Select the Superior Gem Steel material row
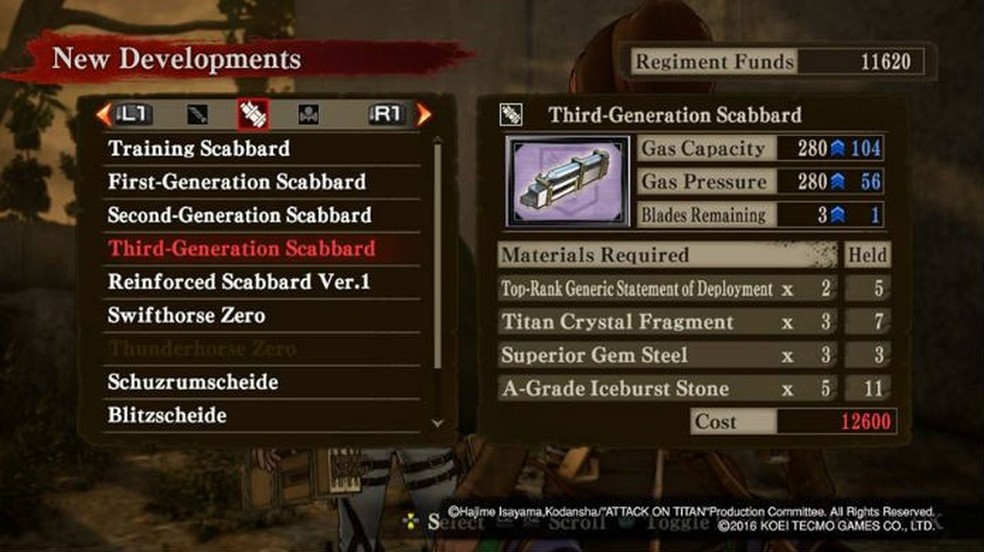 [667, 355]
